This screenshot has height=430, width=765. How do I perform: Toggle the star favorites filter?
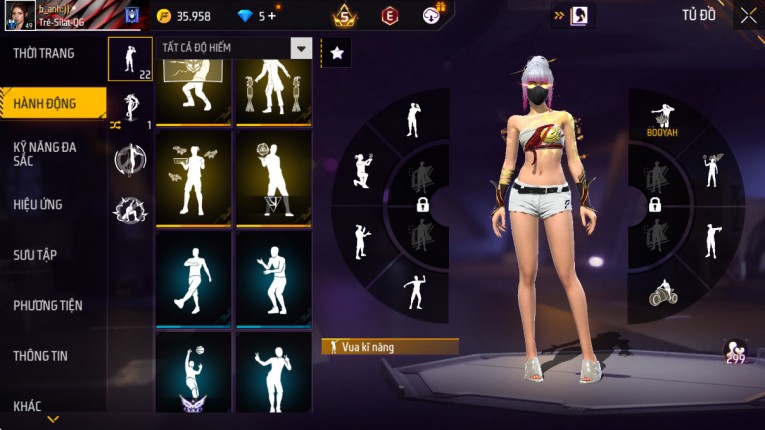(337, 53)
